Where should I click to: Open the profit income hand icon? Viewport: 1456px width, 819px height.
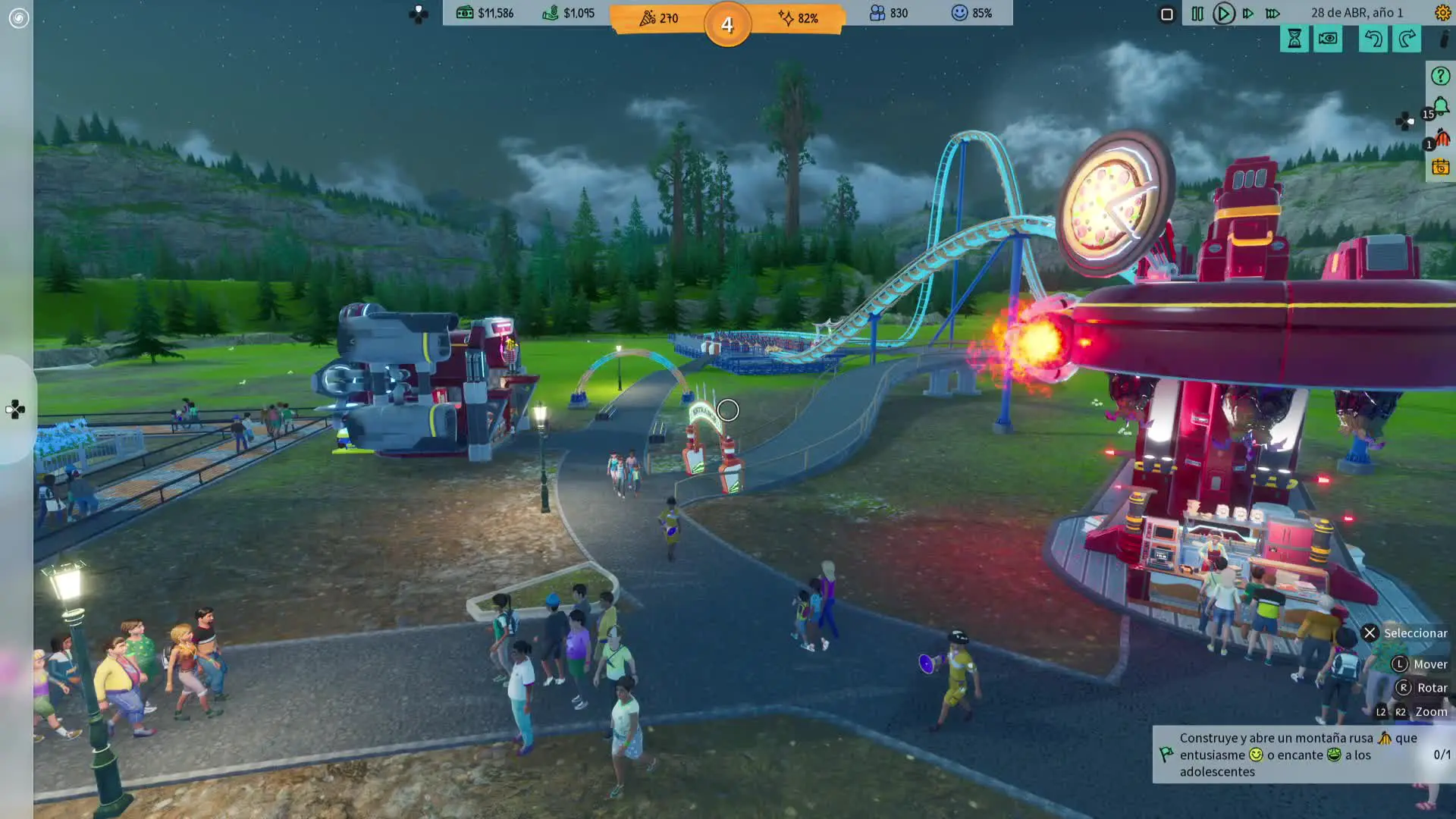point(569,13)
